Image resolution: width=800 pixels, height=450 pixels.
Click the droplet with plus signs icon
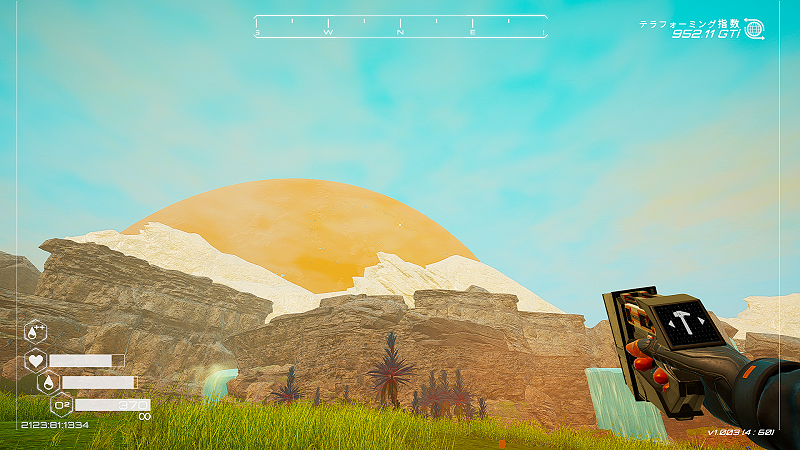[35, 331]
